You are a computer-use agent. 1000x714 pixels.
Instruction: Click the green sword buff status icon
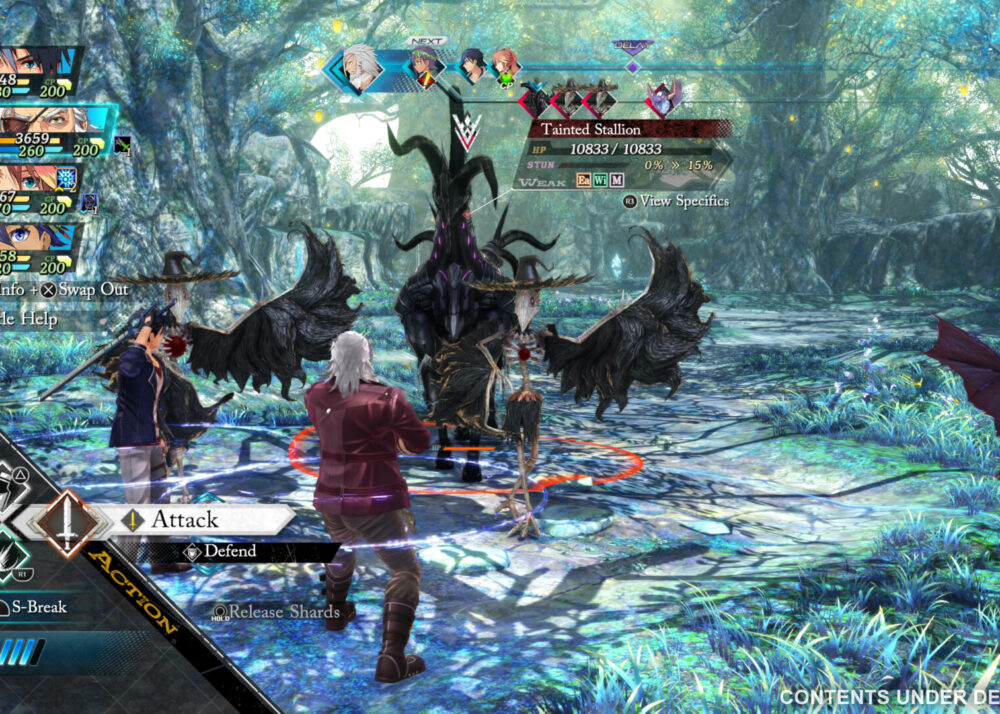tap(122, 146)
